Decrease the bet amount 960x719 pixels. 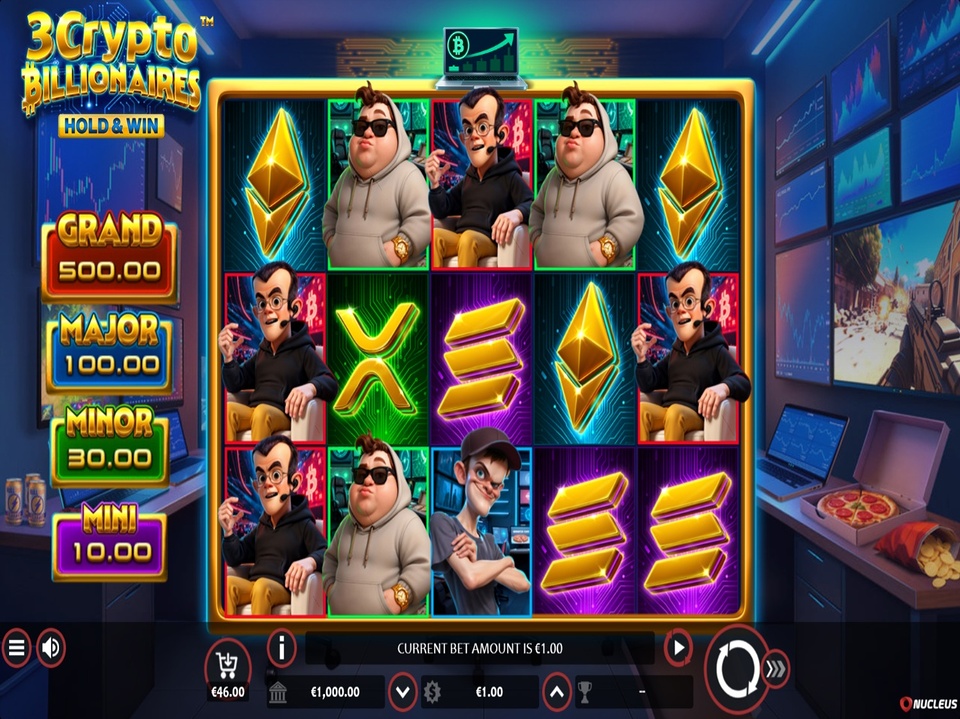[x=402, y=691]
